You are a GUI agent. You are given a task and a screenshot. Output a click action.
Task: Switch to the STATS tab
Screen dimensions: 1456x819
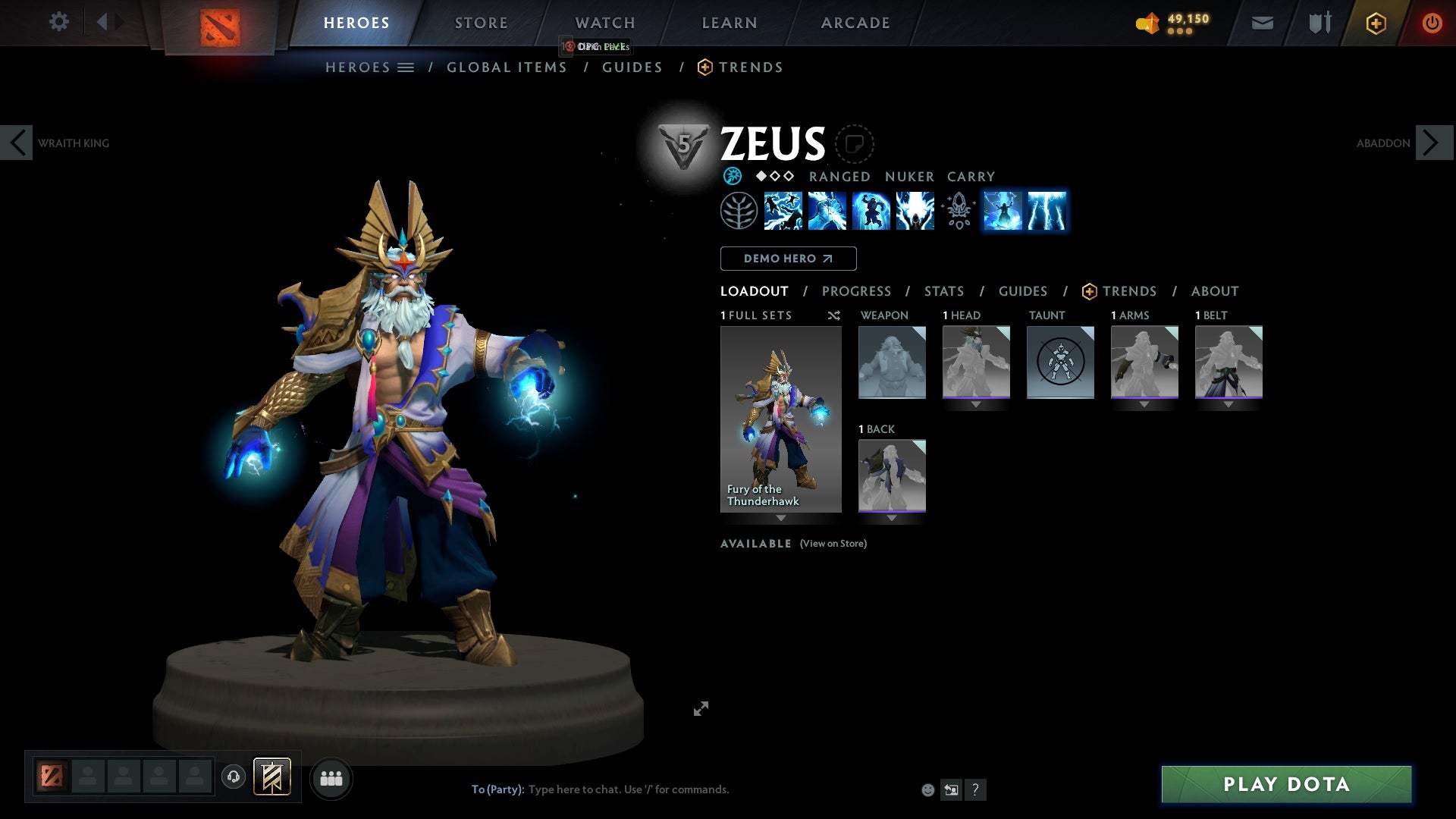click(943, 291)
